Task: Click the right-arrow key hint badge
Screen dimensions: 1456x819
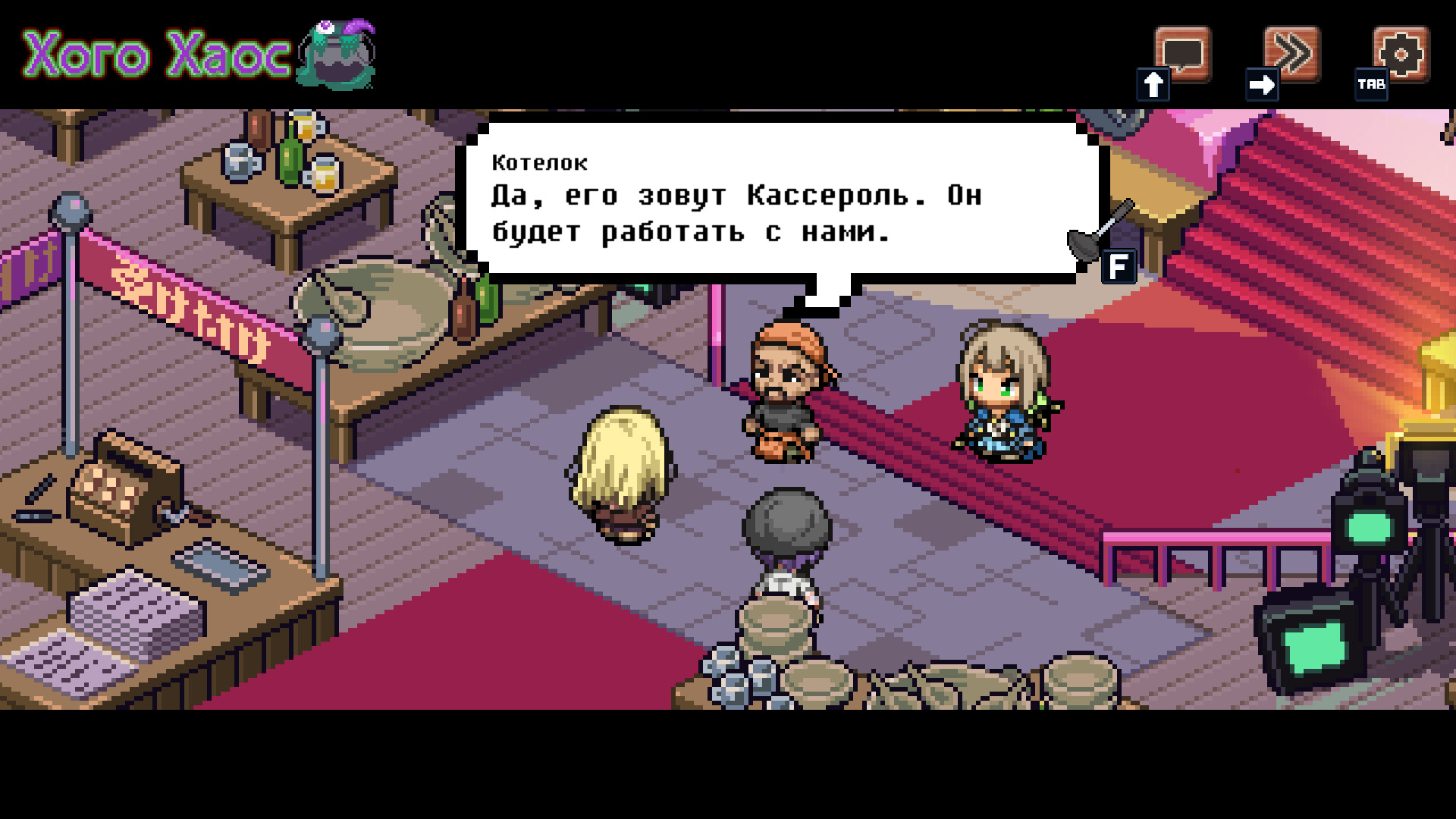Action: click(1261, 86)
